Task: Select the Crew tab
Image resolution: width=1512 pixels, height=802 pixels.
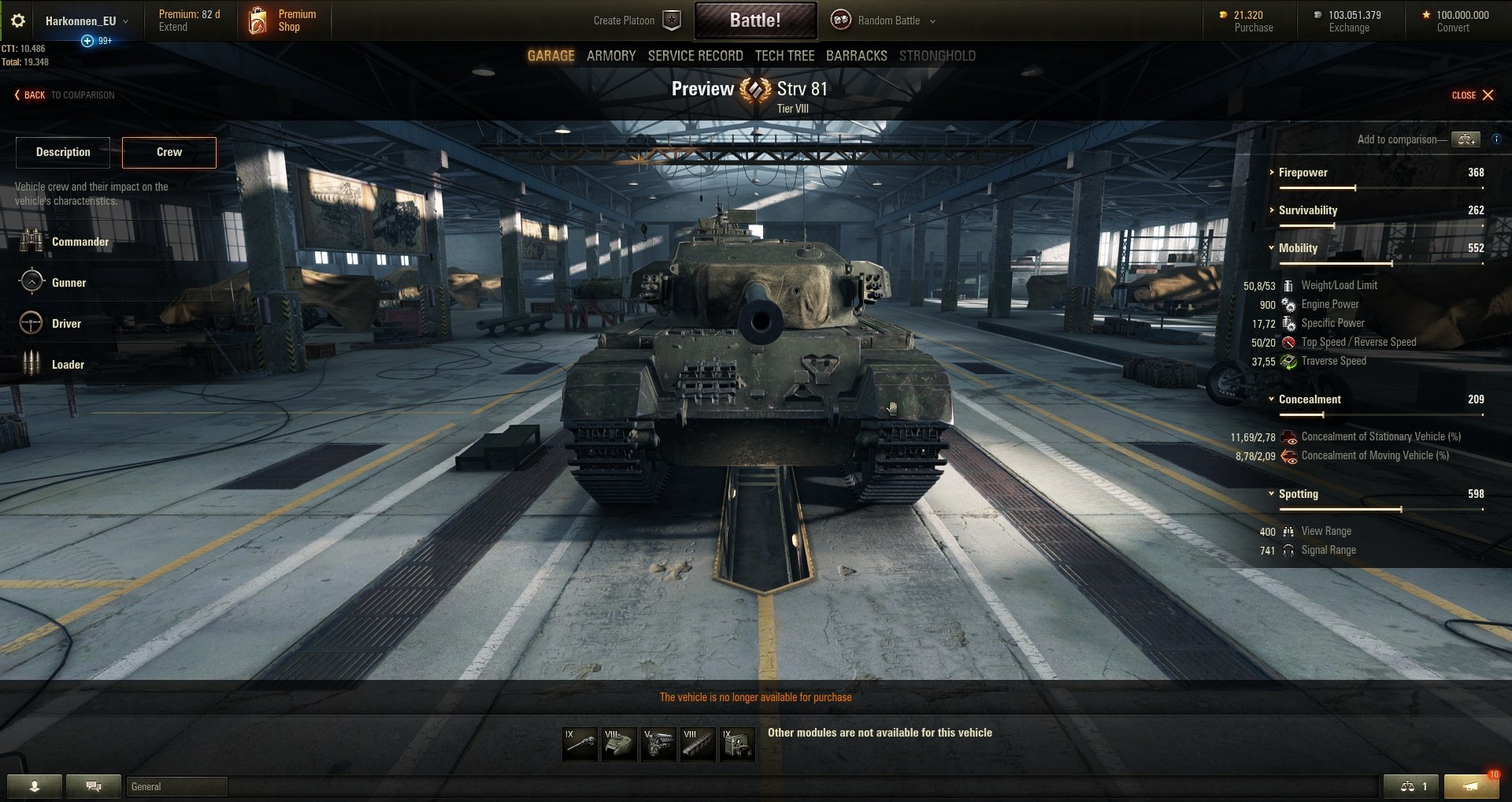Action: (x=169, y=152)
